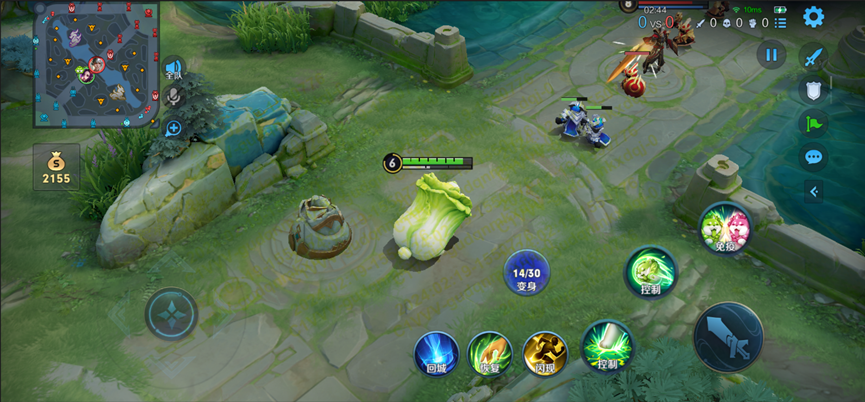
Task: Activate the 变身 transform skill
Action: click(527, 273)
